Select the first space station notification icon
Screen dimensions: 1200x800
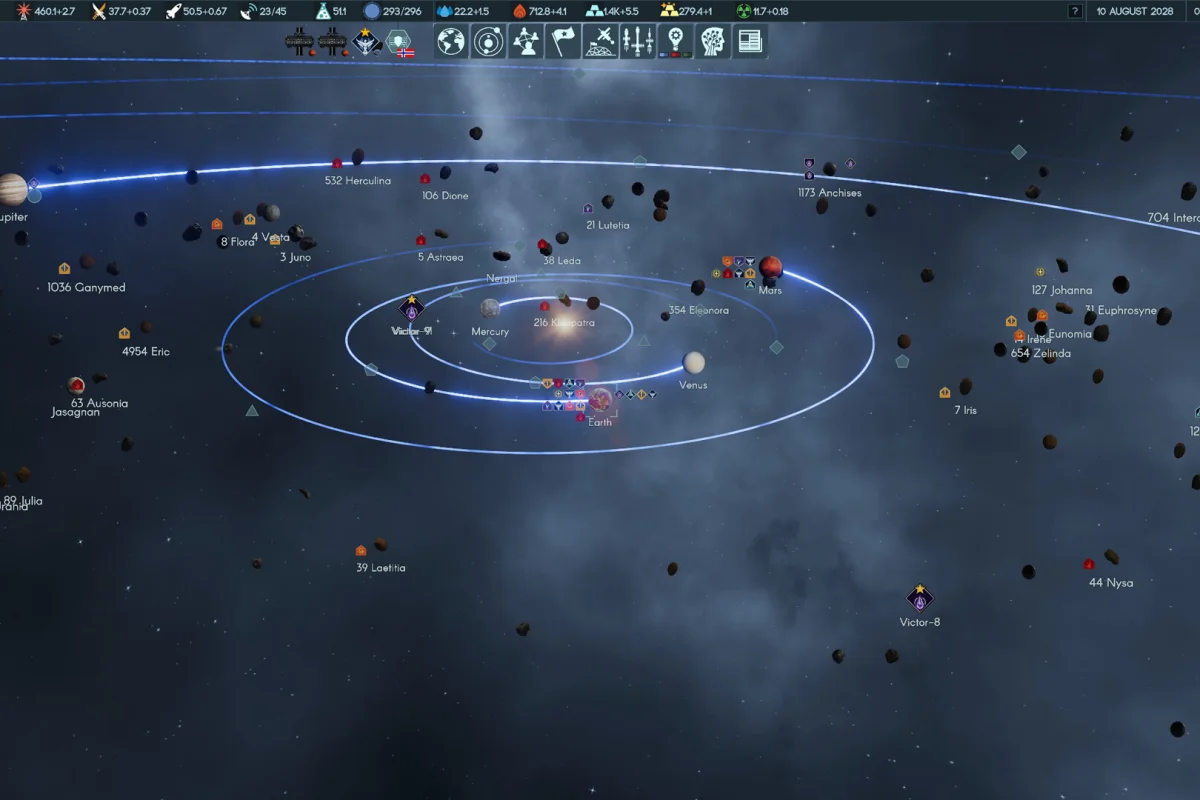pos(299,41)
